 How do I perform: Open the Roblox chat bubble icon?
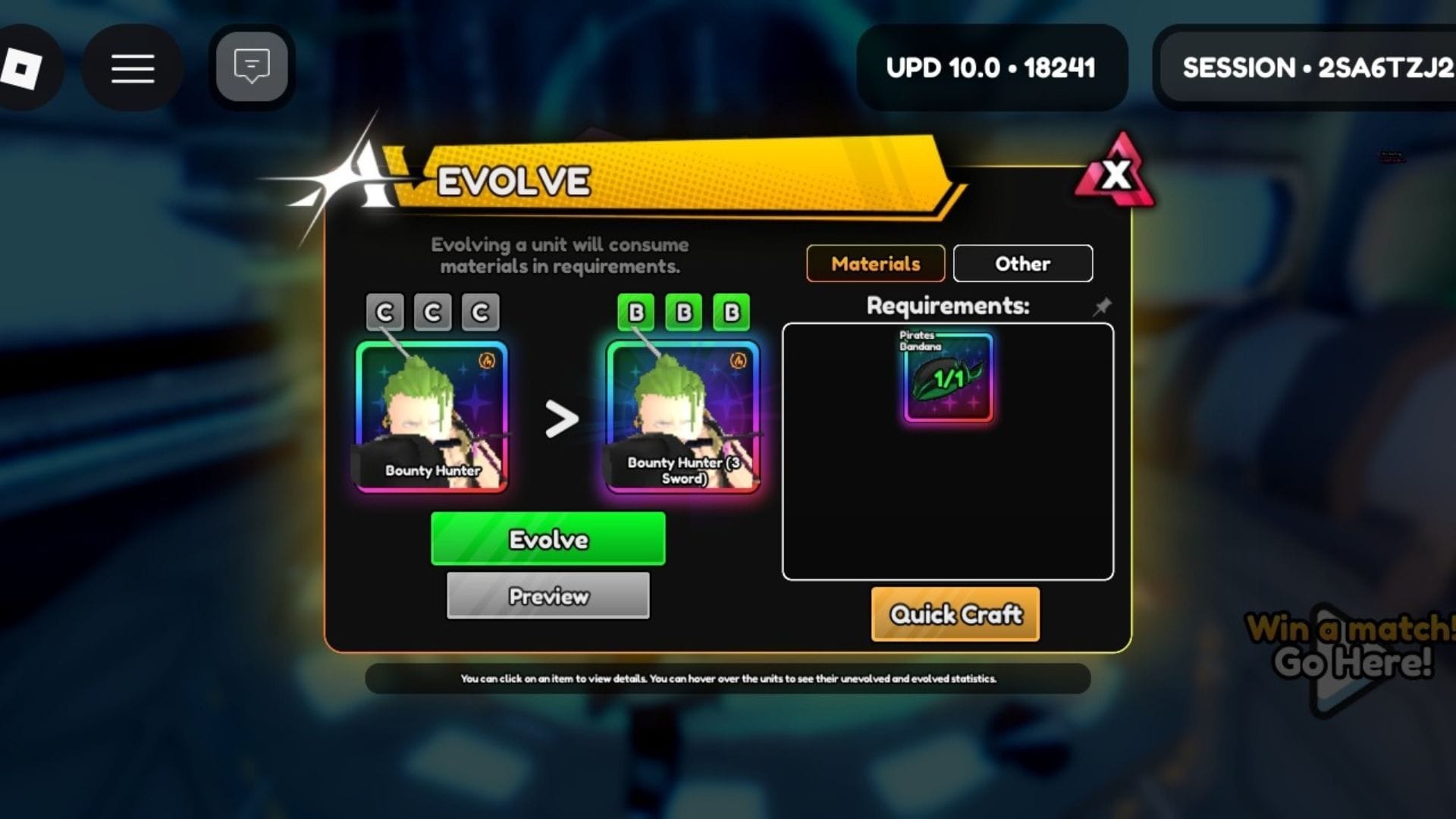(251, 66)
